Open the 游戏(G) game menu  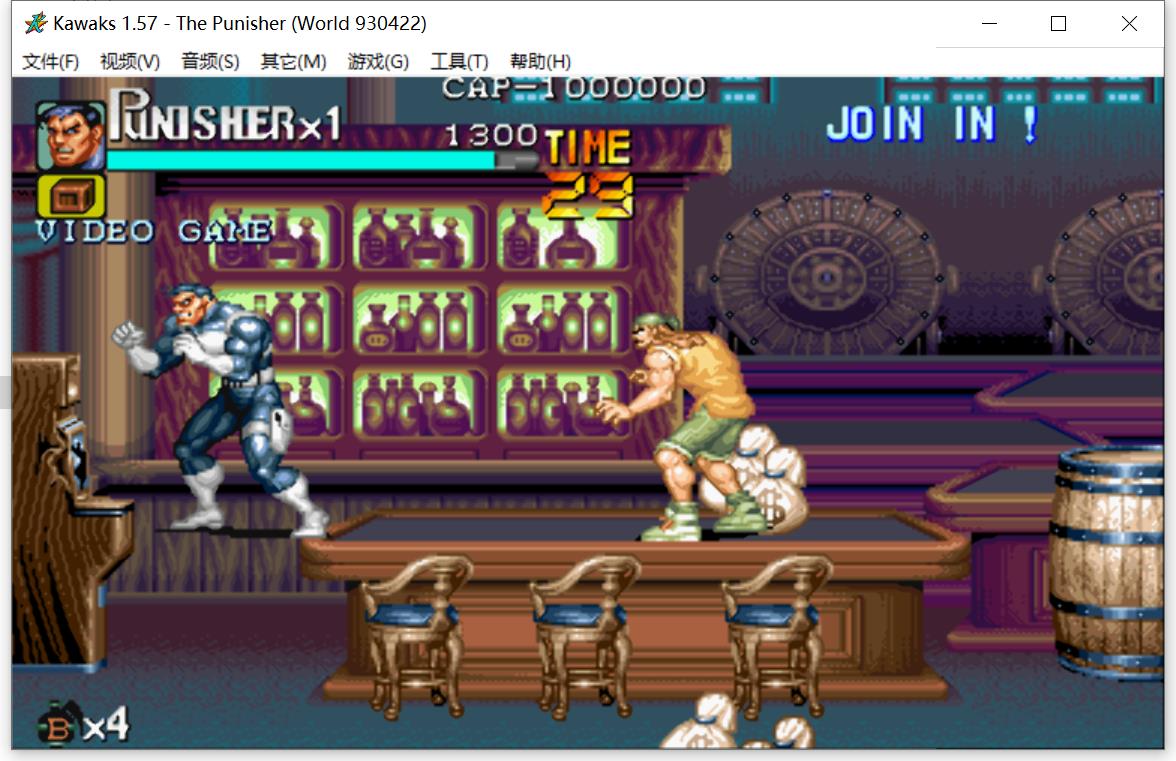coord(378,62)
